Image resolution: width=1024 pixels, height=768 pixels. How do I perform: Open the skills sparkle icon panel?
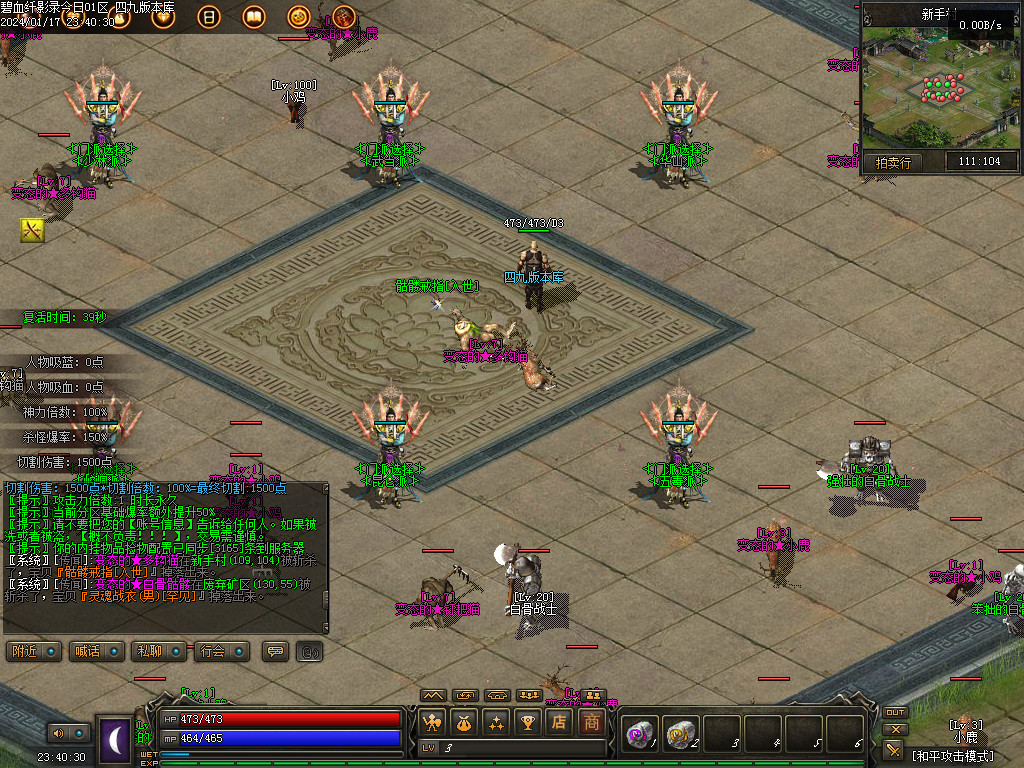point(496,721)
